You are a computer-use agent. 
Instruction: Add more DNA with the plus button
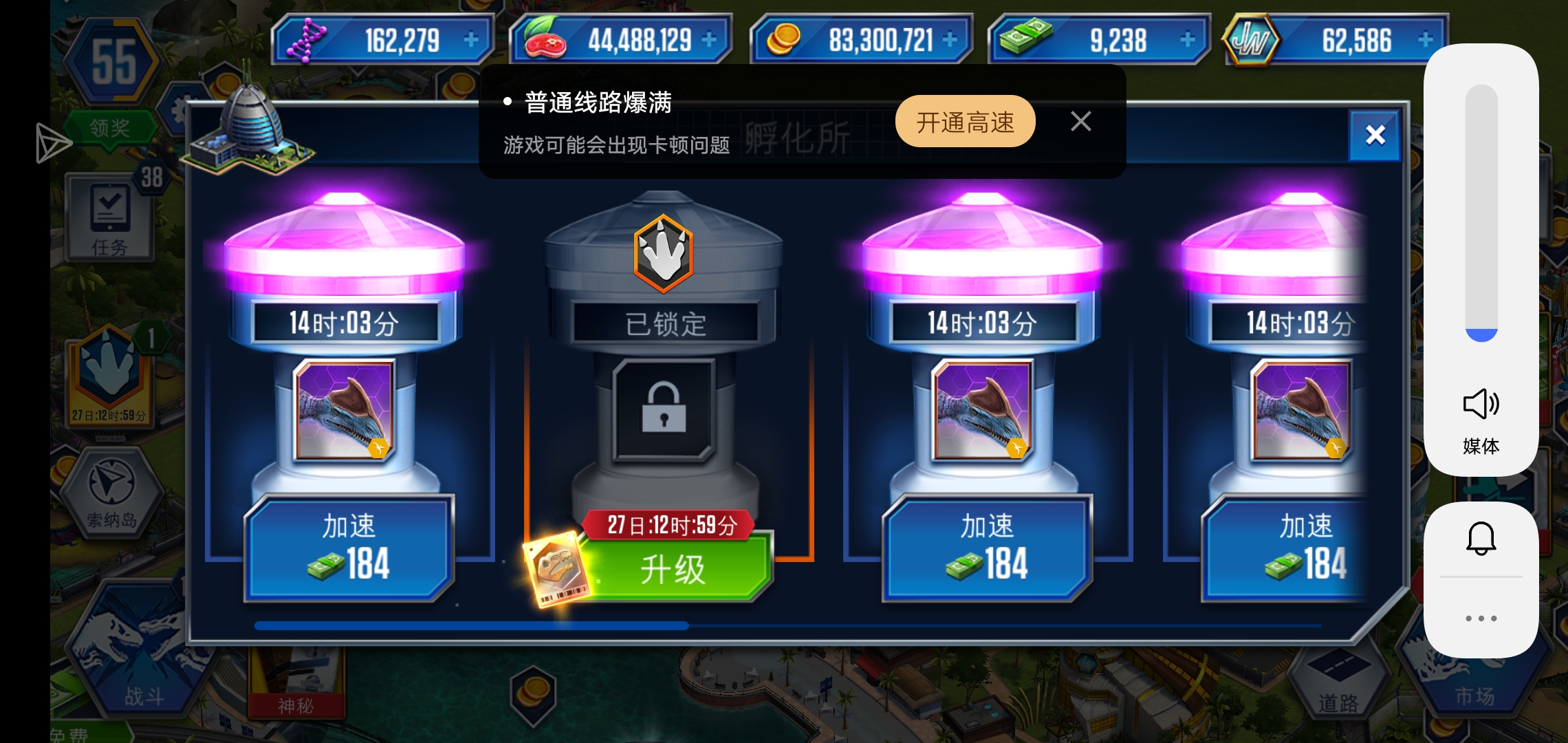471,40
